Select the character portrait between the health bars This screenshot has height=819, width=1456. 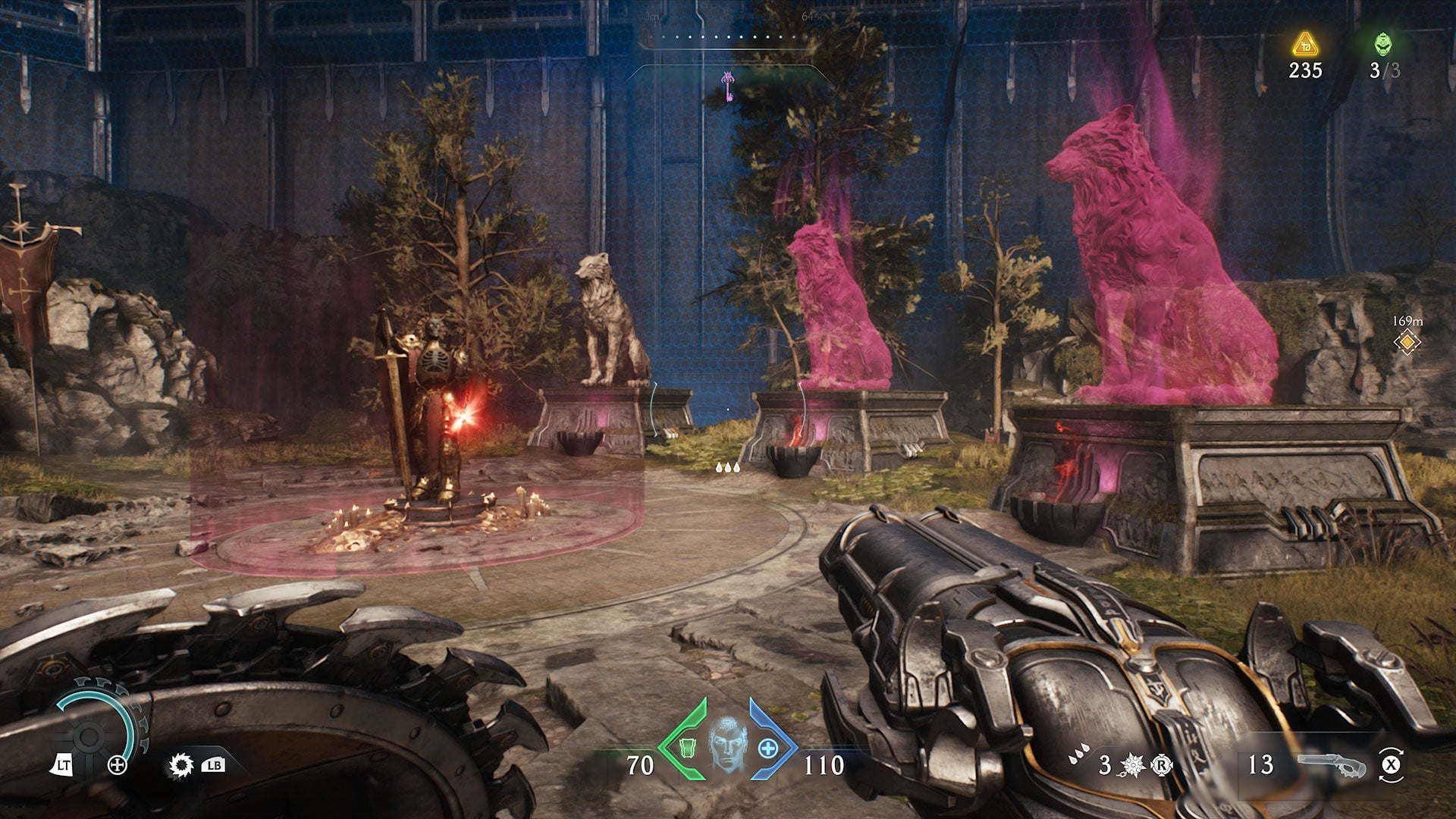click(727, 745)
